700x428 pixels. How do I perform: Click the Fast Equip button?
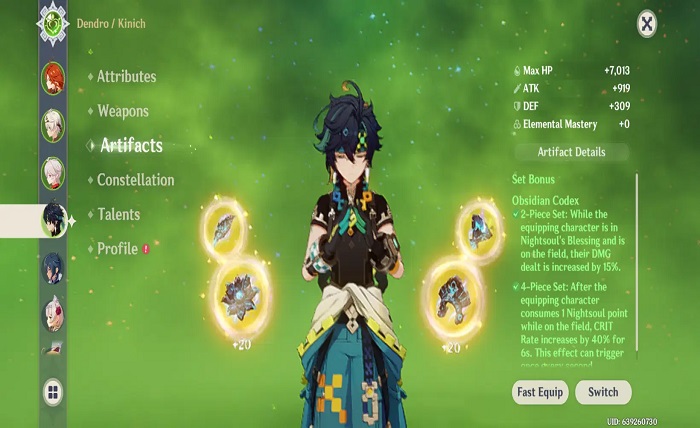tap(540, 391)
